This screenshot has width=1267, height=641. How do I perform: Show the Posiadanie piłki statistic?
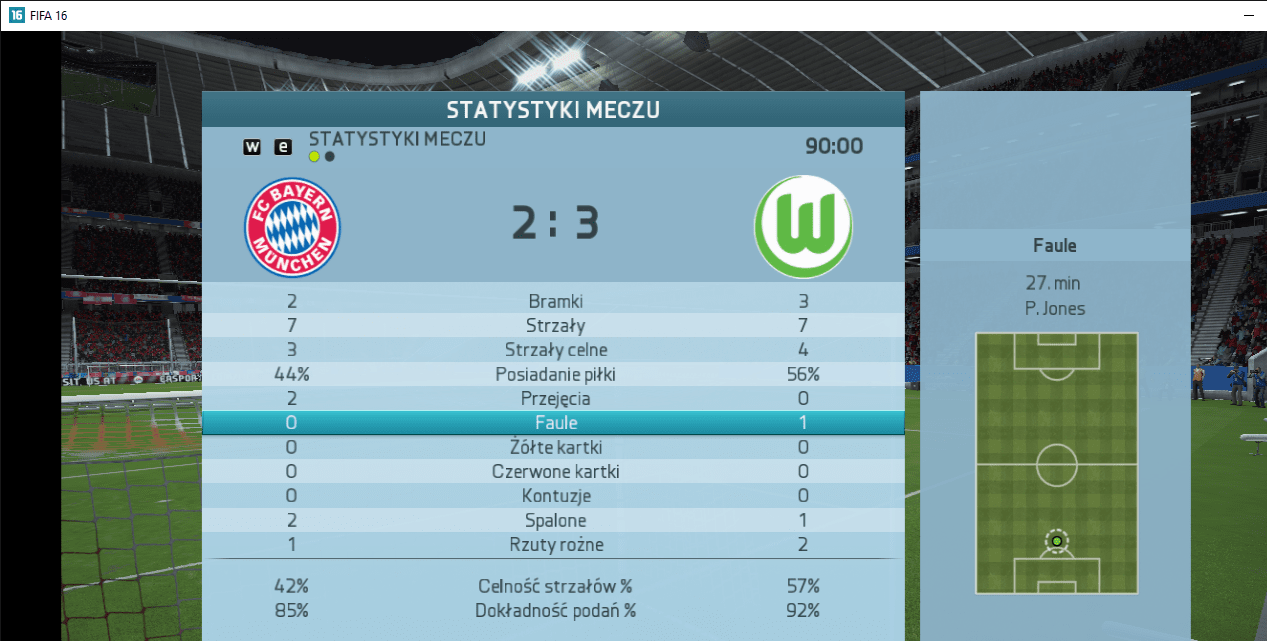pos(555,374)
